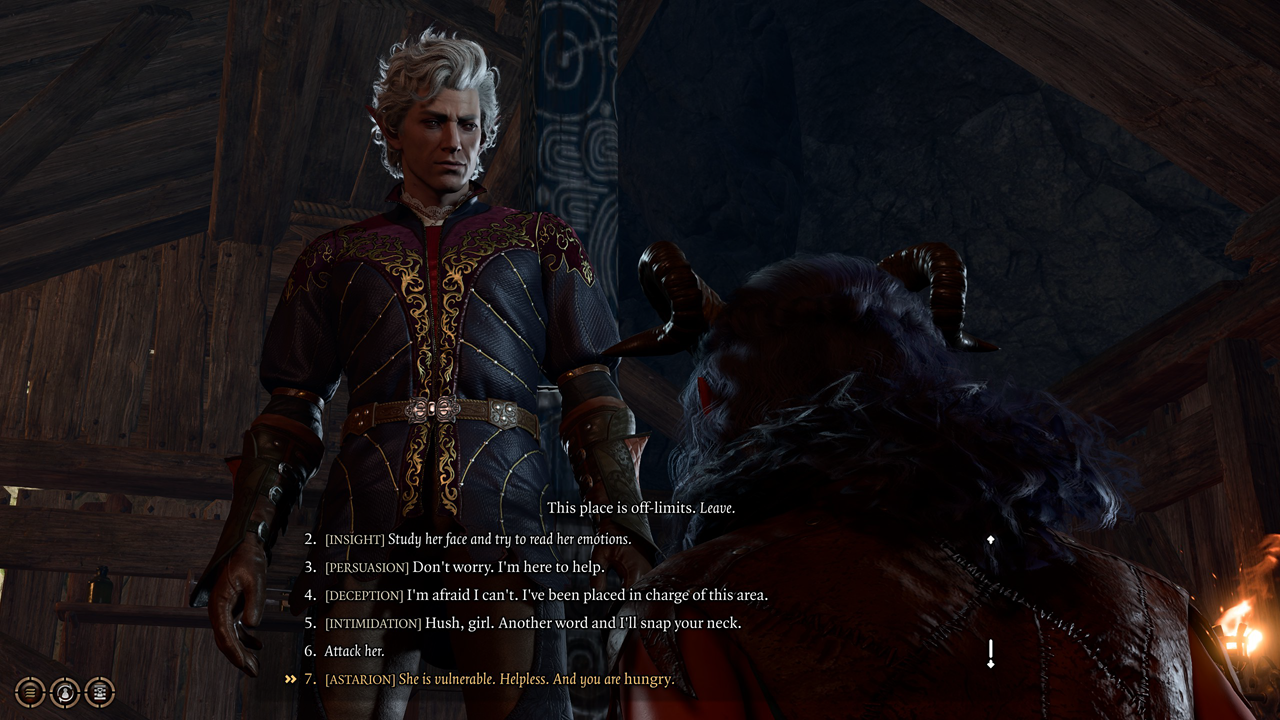The image size is (1280, 720).
Task: Choose the [ASTARION] vulnerable and hungry option
Action: [x=500, y=679]
